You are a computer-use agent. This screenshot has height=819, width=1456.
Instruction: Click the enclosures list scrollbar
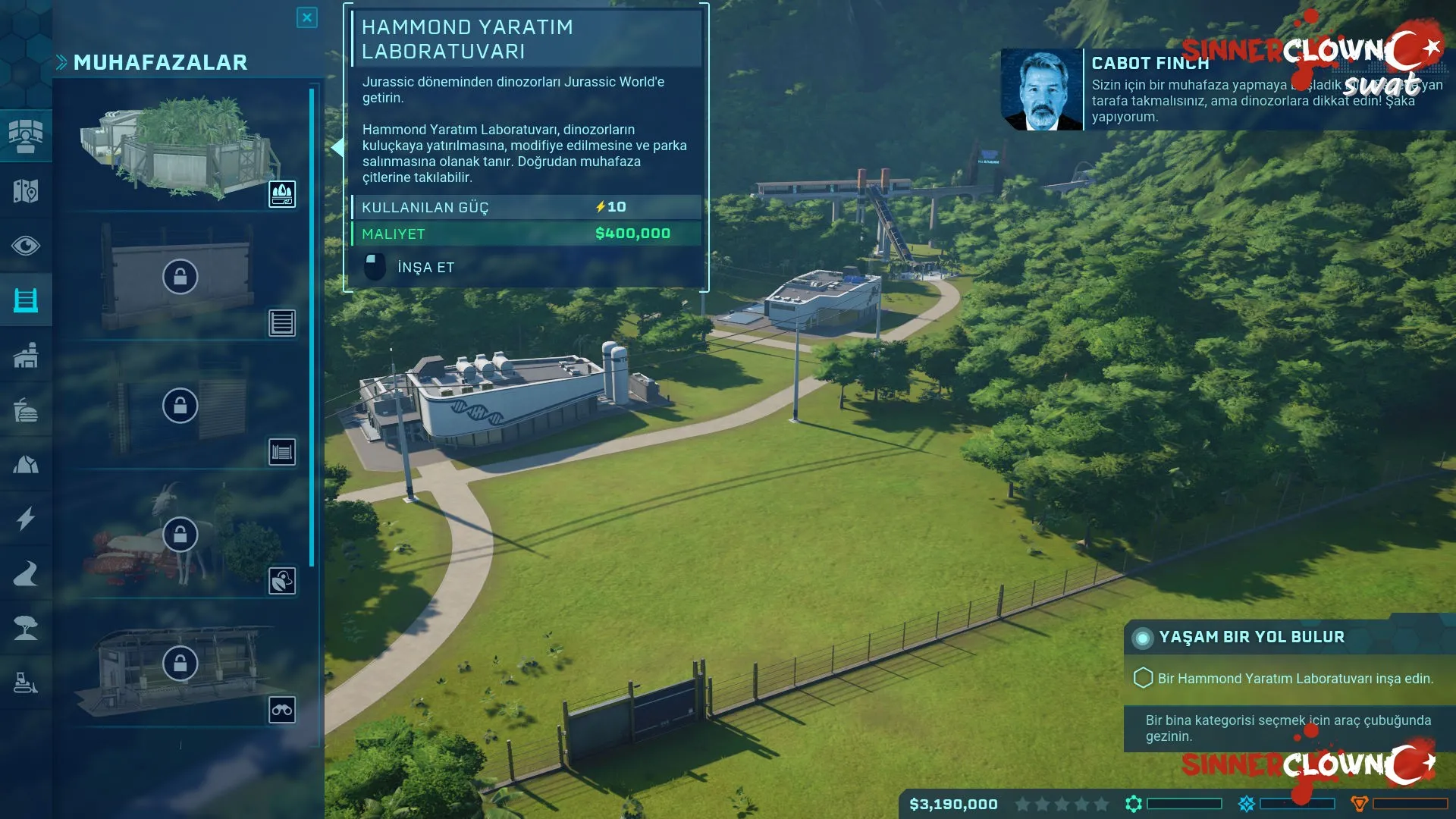point(312,326)
